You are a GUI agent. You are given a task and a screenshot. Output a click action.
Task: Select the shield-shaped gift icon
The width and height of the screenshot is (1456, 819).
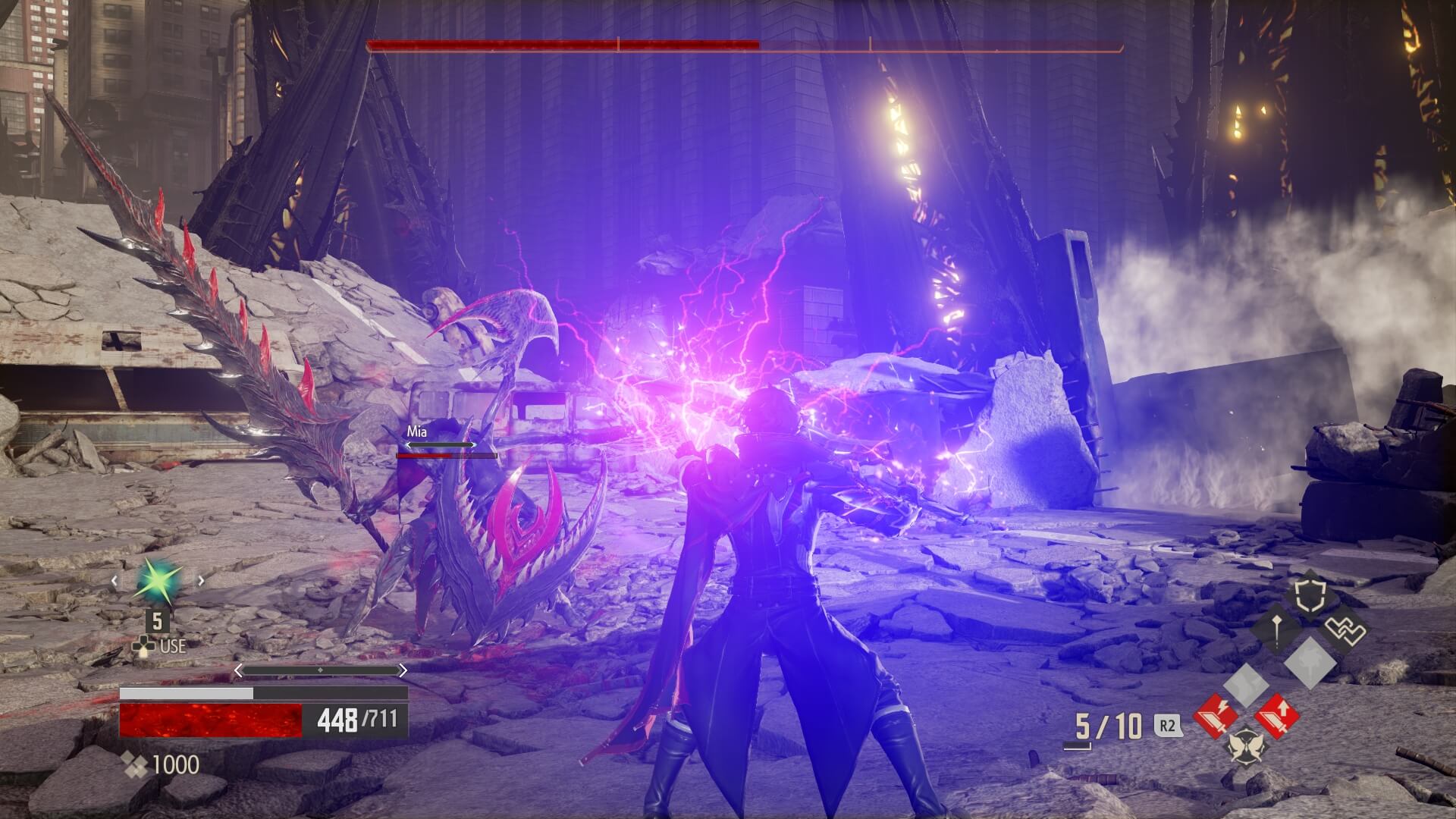1310,595
